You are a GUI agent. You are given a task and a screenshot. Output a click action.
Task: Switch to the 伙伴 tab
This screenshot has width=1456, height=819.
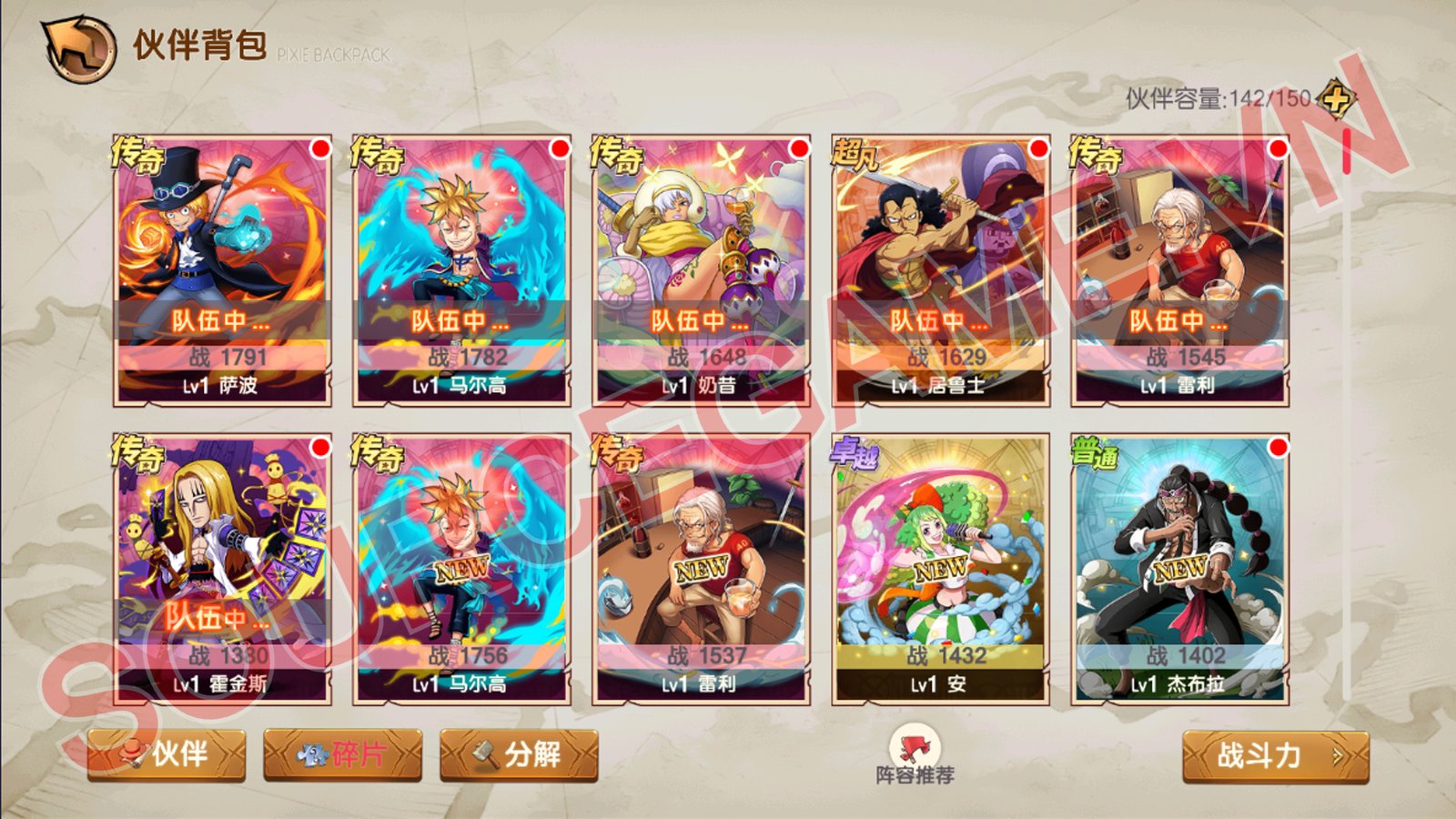167,754
